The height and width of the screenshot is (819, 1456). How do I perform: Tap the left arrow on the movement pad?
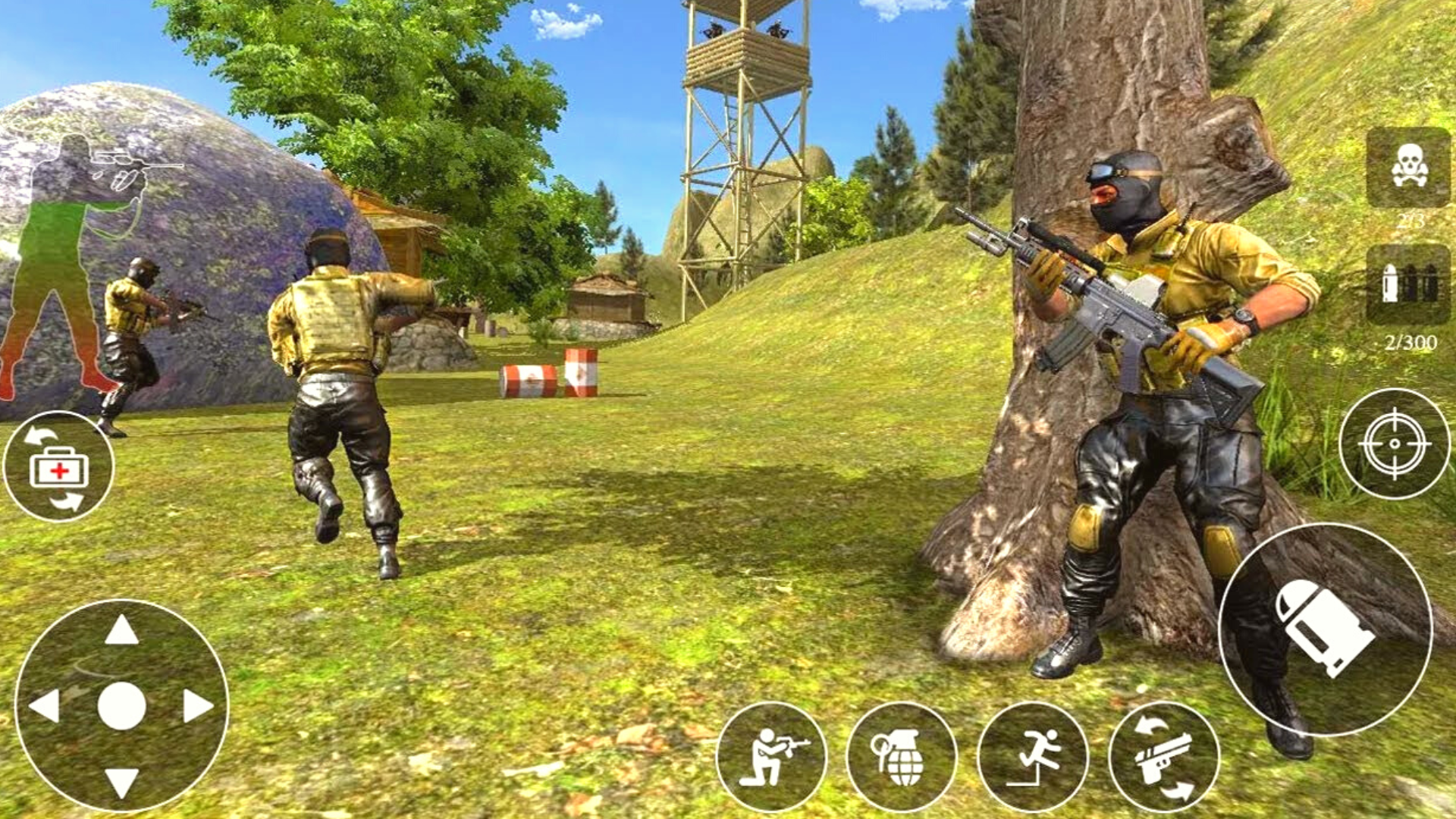click(x=45, y=706)
